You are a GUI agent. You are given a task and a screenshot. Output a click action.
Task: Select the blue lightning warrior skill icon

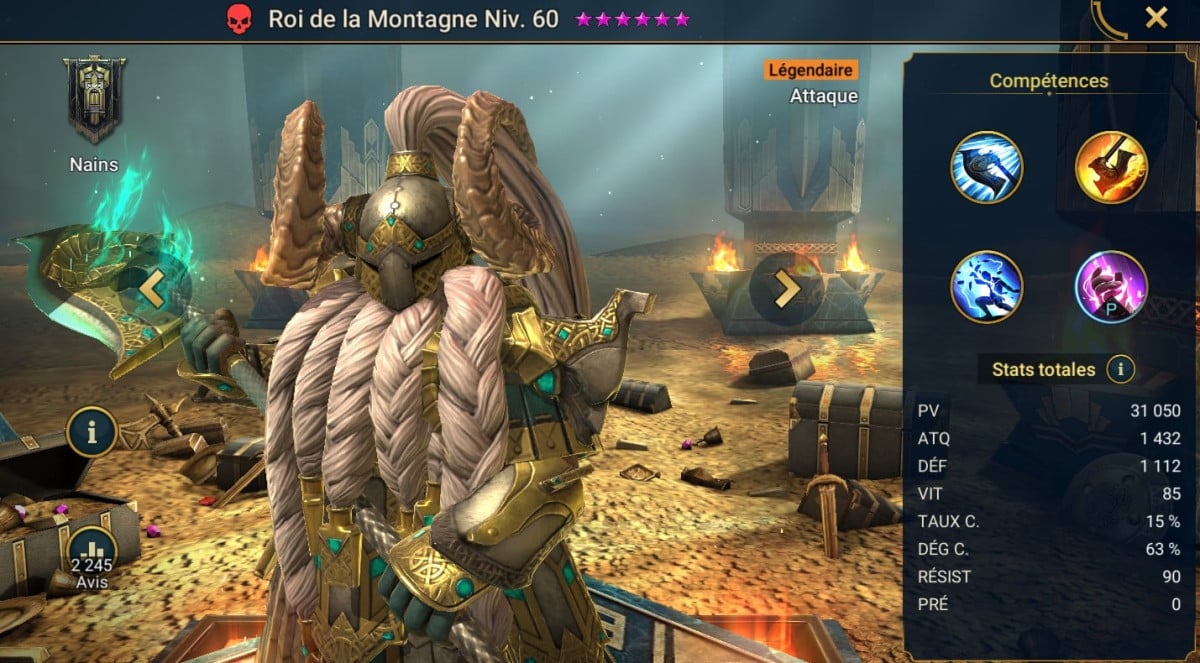point(986,286)
